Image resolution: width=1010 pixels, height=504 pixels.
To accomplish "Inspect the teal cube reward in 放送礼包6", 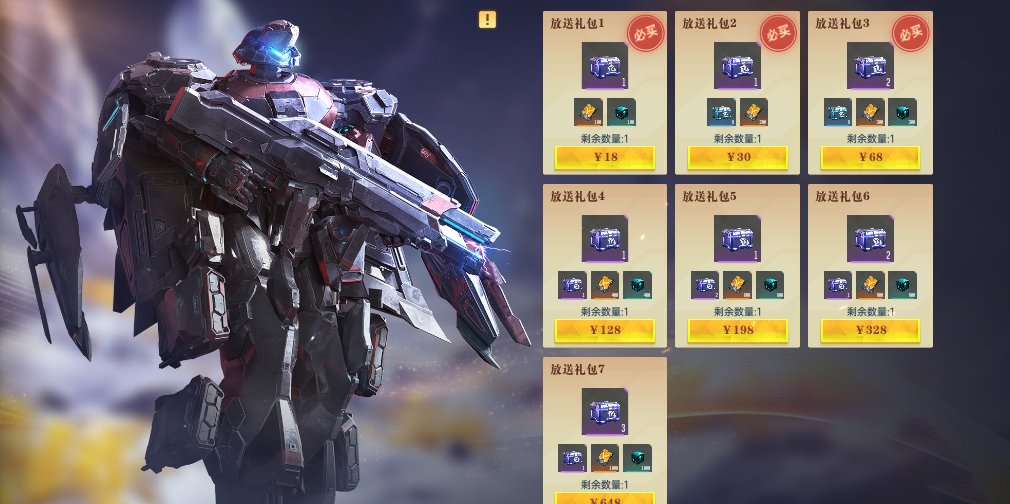I will tap(902, 285).
